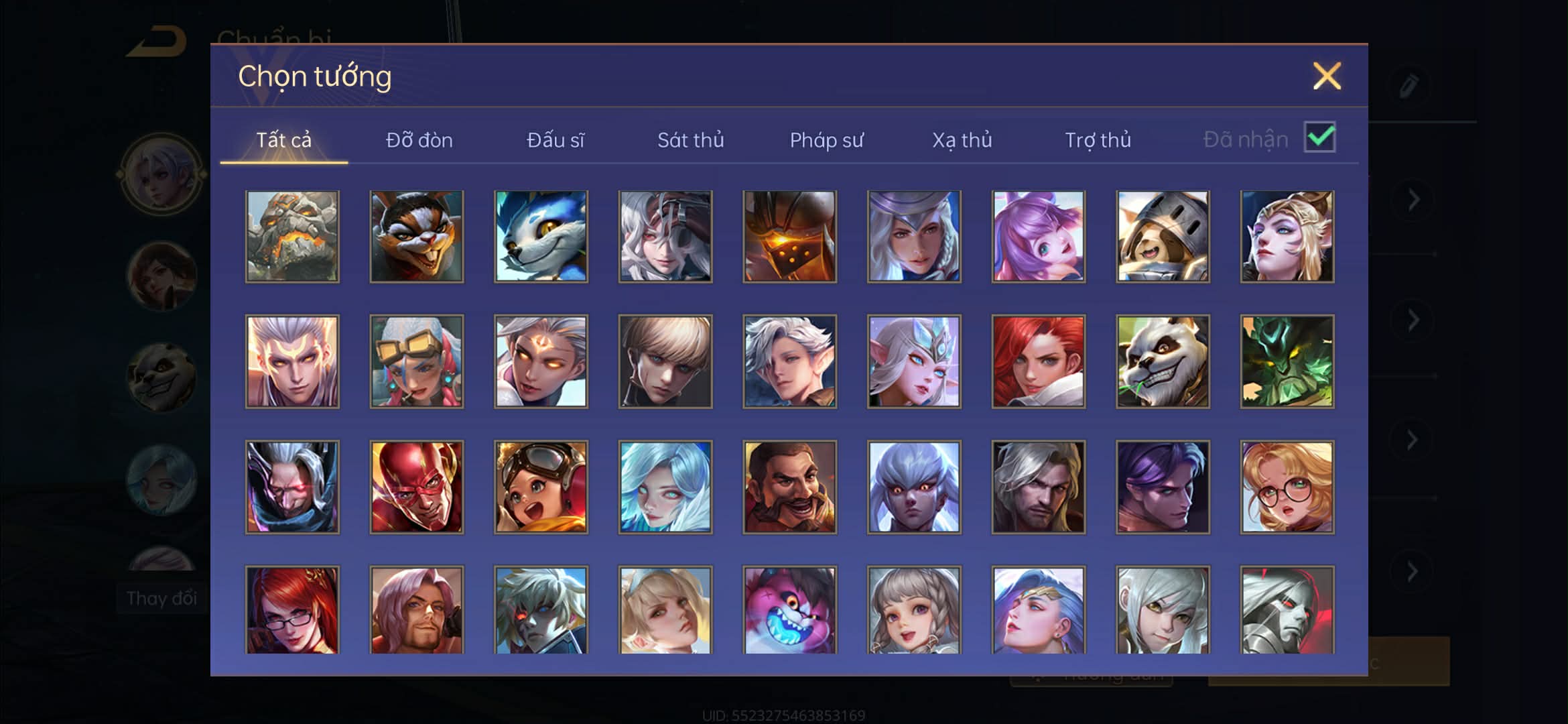View the Trợ thủ hero tab
The height and width of the screenshot is (724, 1568).
tap(1098, 139)
